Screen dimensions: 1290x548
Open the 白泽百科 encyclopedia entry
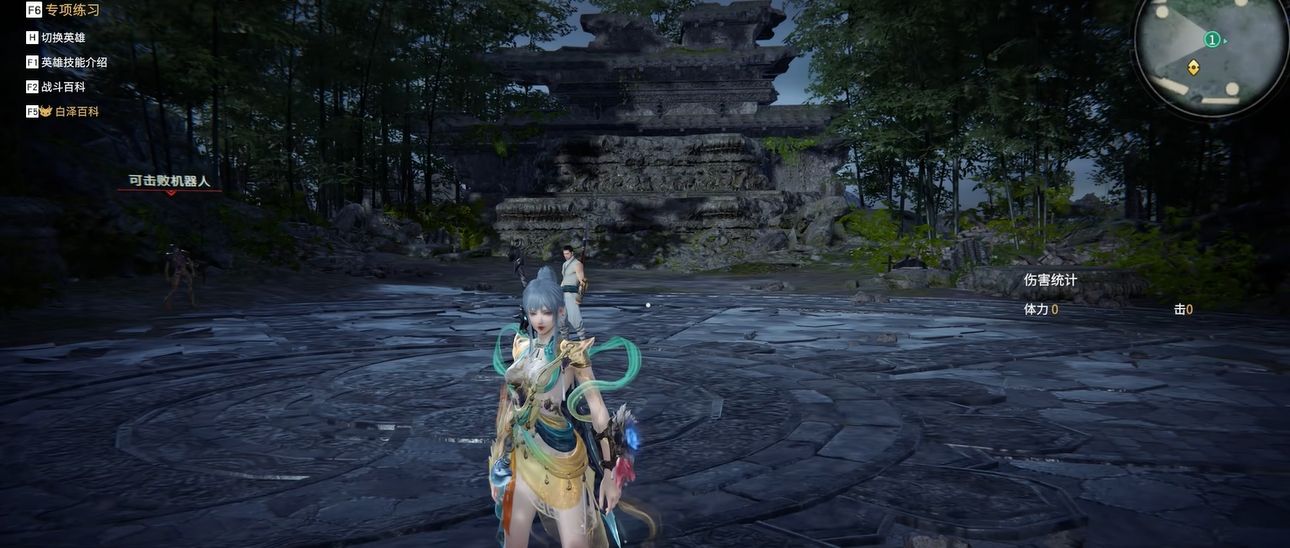click(x=76, y=112)
